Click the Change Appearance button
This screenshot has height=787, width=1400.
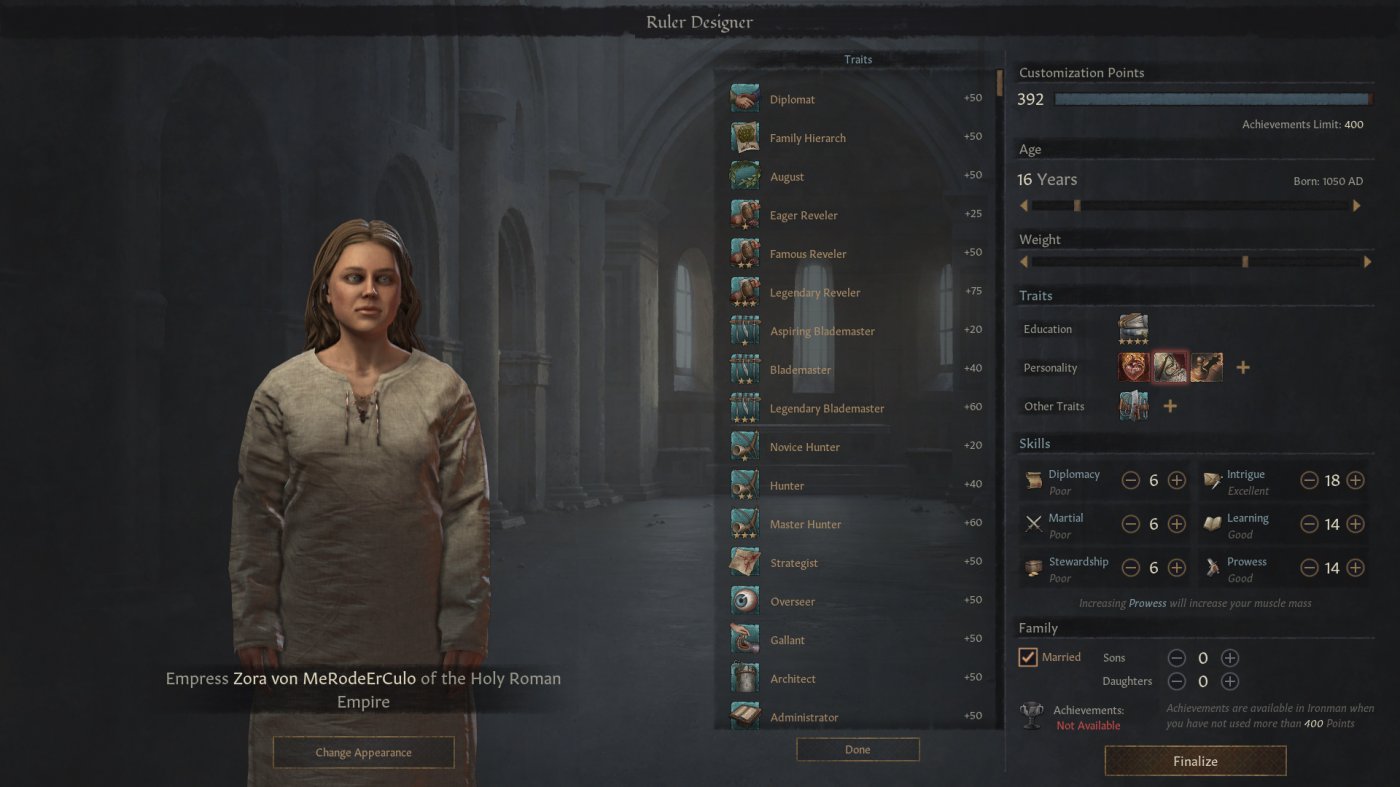click(363, 752)
